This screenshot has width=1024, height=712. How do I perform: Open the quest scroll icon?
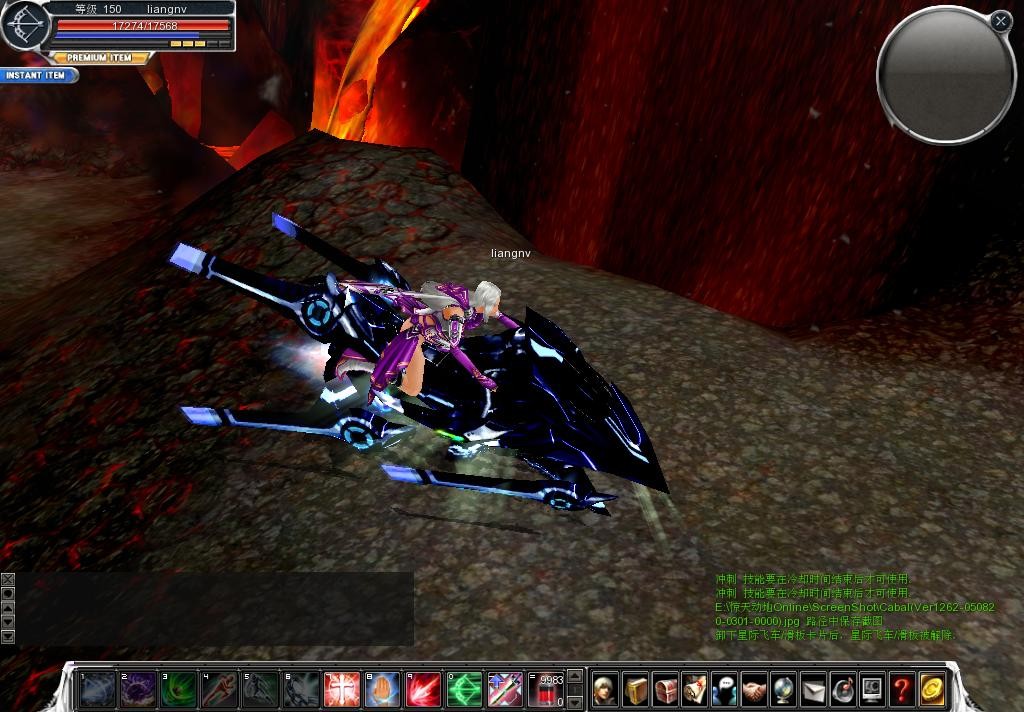(x=695, y=689)
